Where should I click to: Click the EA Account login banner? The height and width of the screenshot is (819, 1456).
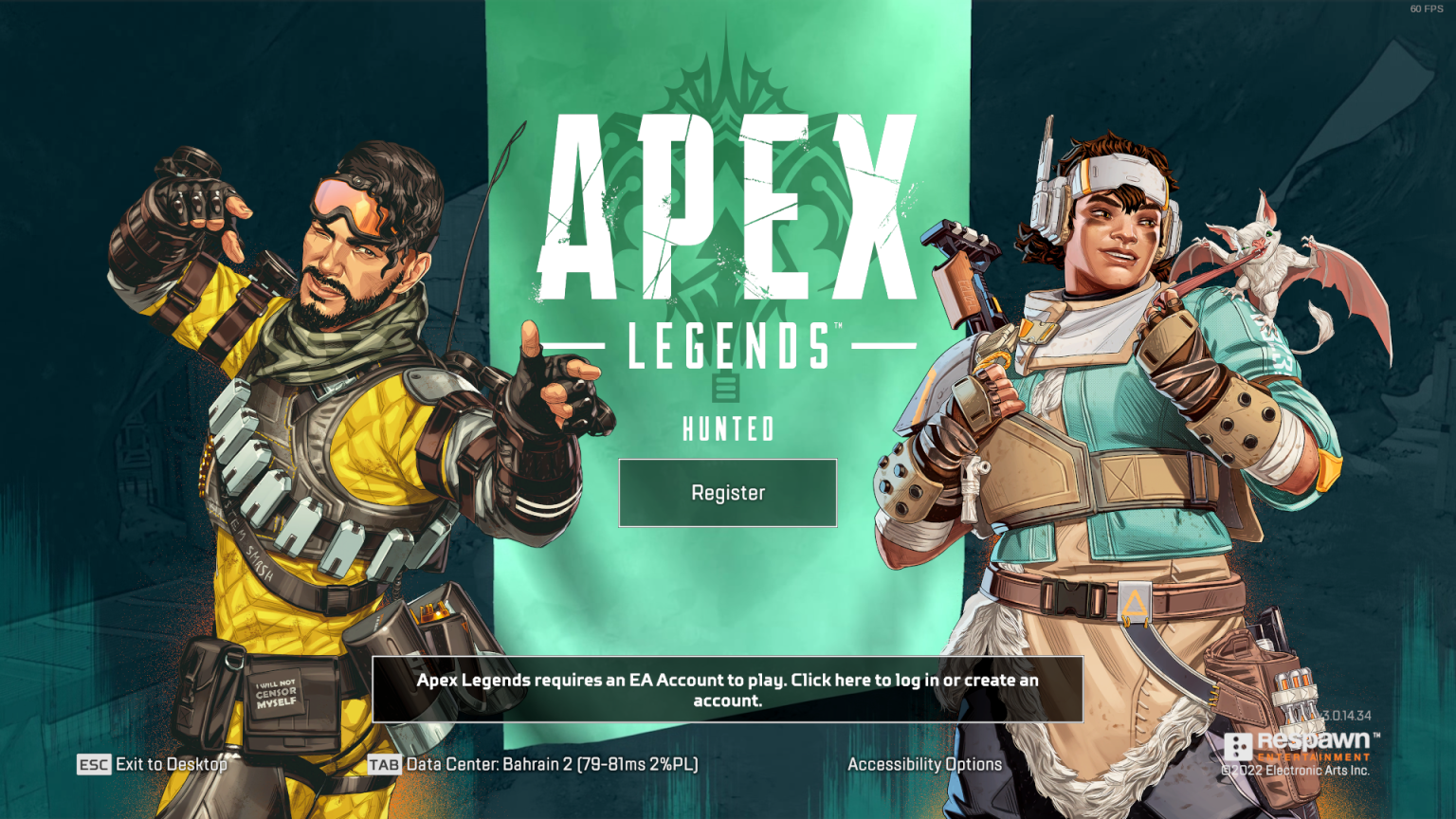click(728, 690)
